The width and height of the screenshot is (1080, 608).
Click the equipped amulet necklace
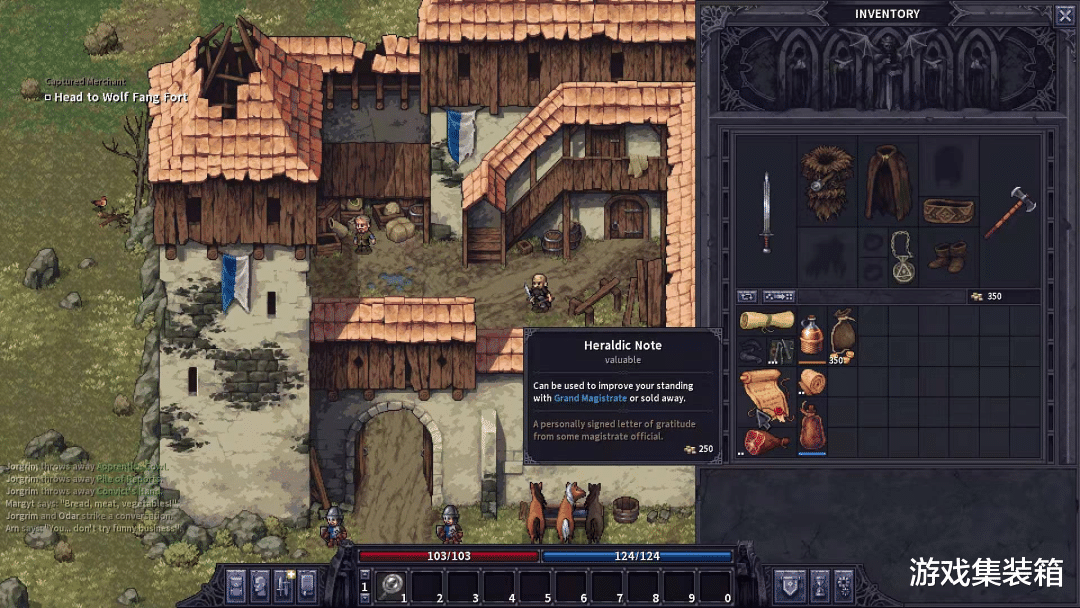(x=904, y=257)
